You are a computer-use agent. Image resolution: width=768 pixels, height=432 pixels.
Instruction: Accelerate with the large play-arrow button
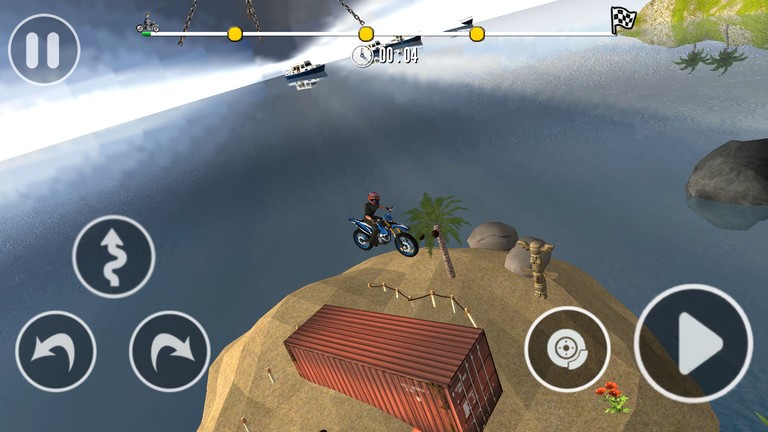(x=693, y=343)
